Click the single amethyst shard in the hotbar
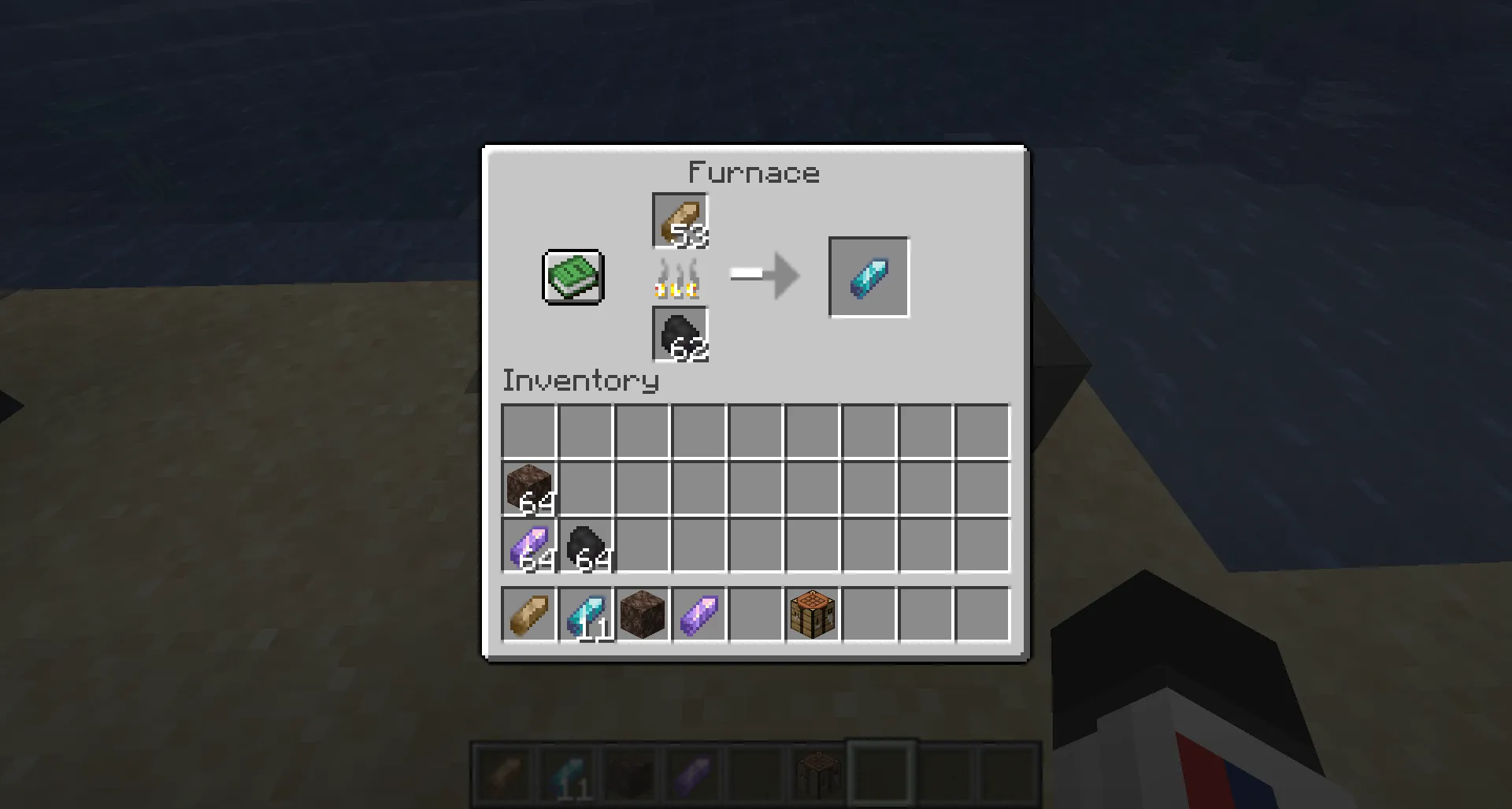 pos(699,615)
